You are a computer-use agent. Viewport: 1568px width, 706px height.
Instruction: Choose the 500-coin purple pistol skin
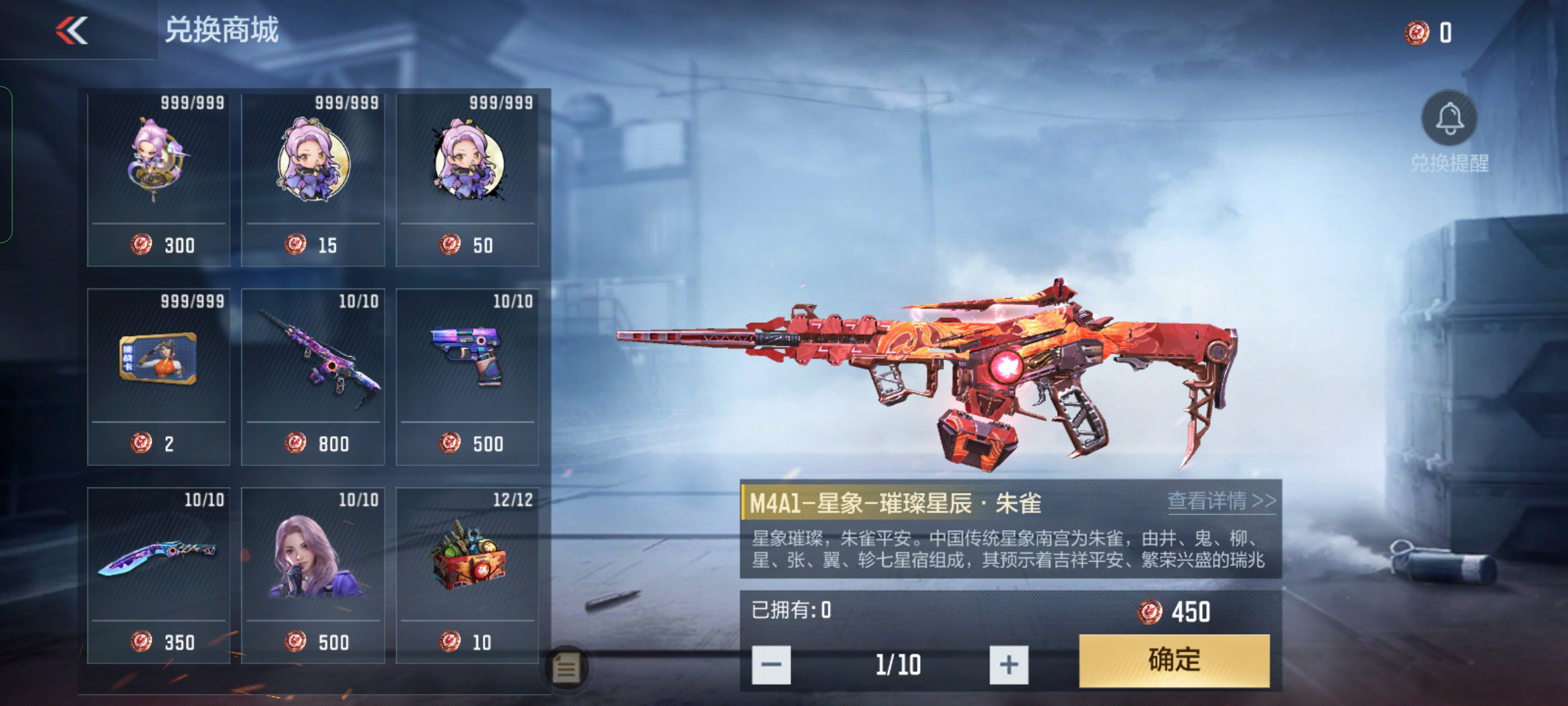point(467,377)
